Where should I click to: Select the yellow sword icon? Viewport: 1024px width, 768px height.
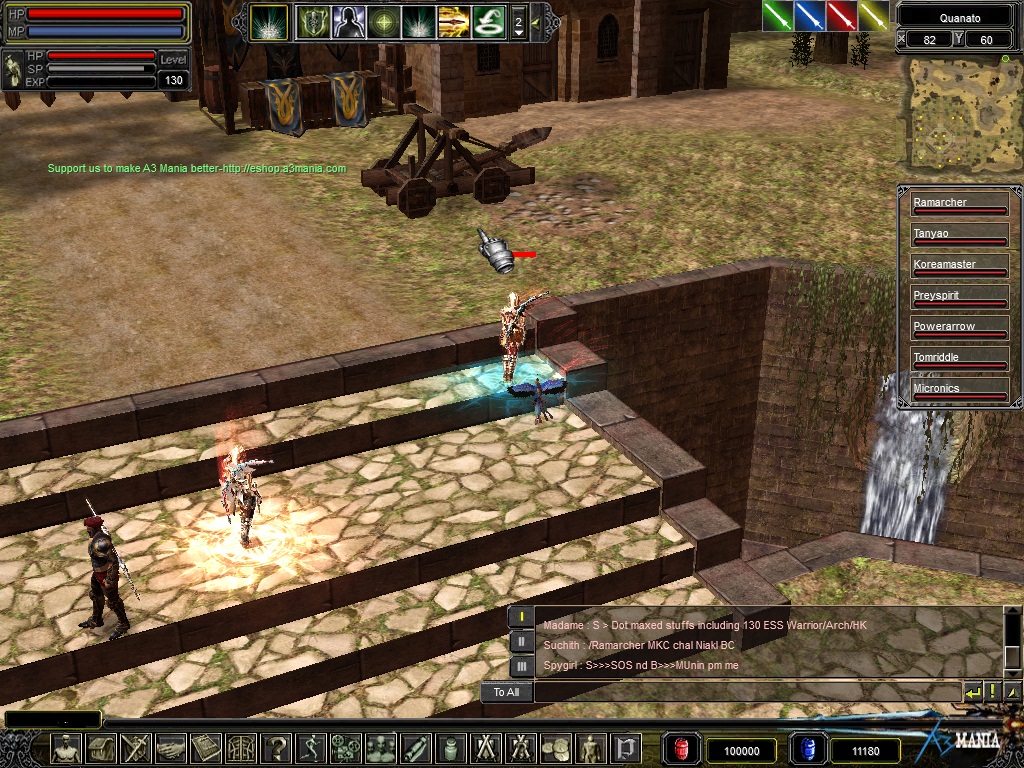click(873, 16)
